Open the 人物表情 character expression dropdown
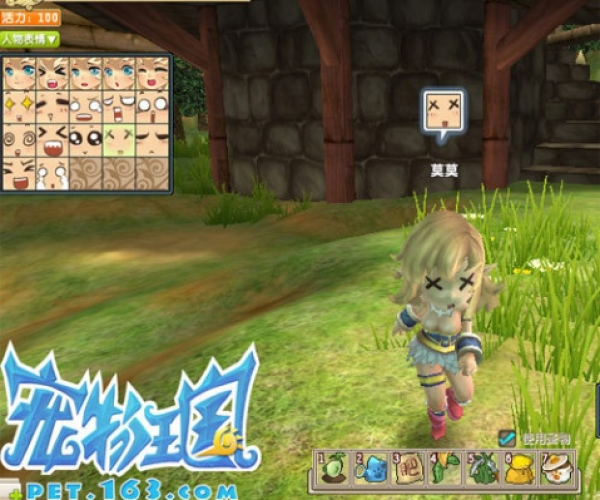This screenshot has width=600, height=500. [29, 39]
